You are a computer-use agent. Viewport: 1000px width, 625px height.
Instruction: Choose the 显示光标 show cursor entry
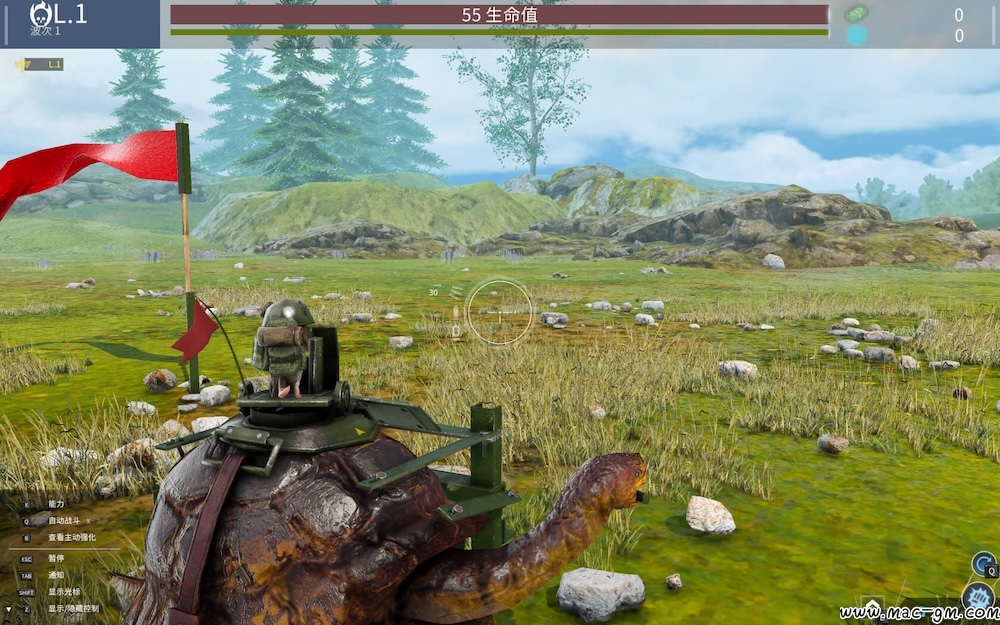click(62, 592)
